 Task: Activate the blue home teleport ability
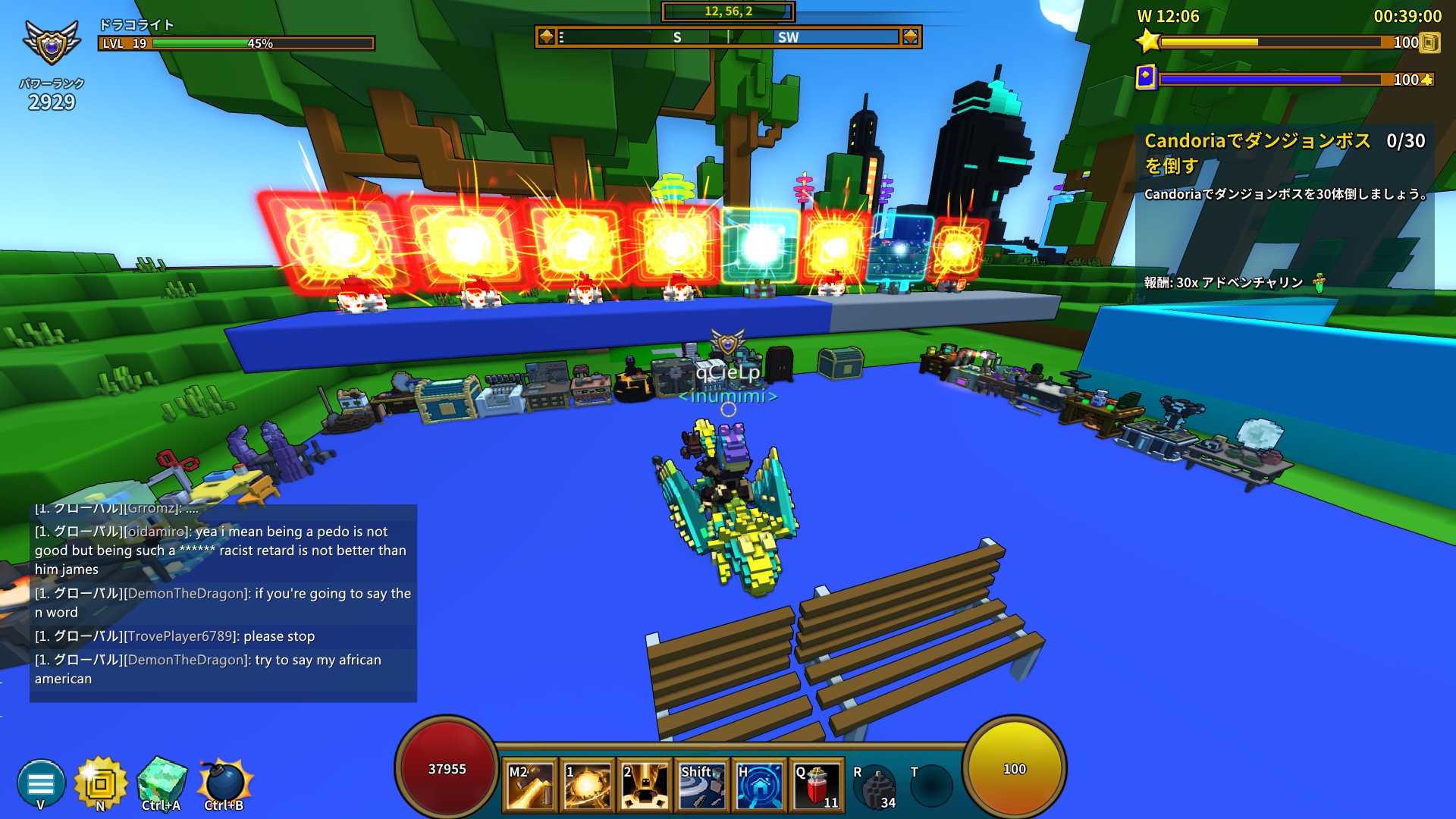pos(760,786)
